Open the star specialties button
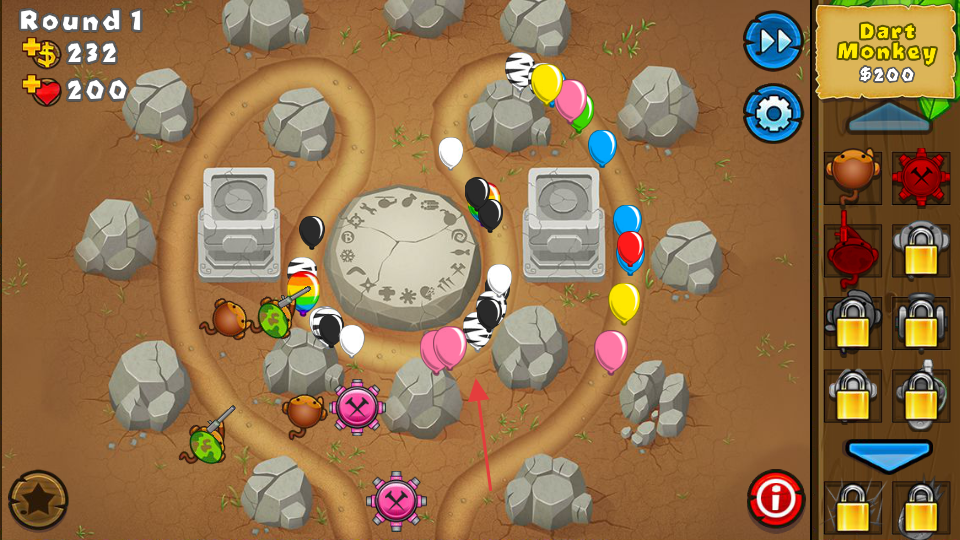The width and height of the screenshot is (960, 540). tap(38, 499)
